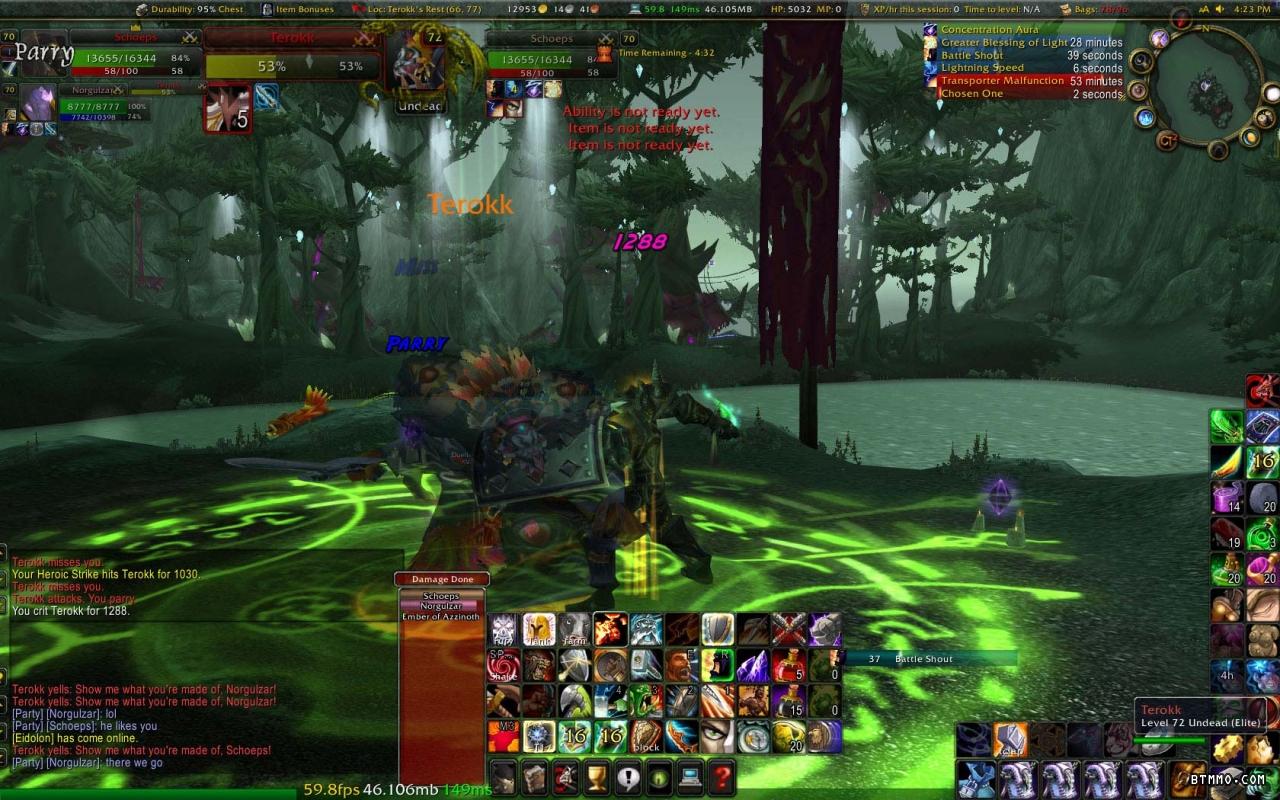Activate the golden helmet Tank macro
This screenshot has width=1280, height=800.
539,629
